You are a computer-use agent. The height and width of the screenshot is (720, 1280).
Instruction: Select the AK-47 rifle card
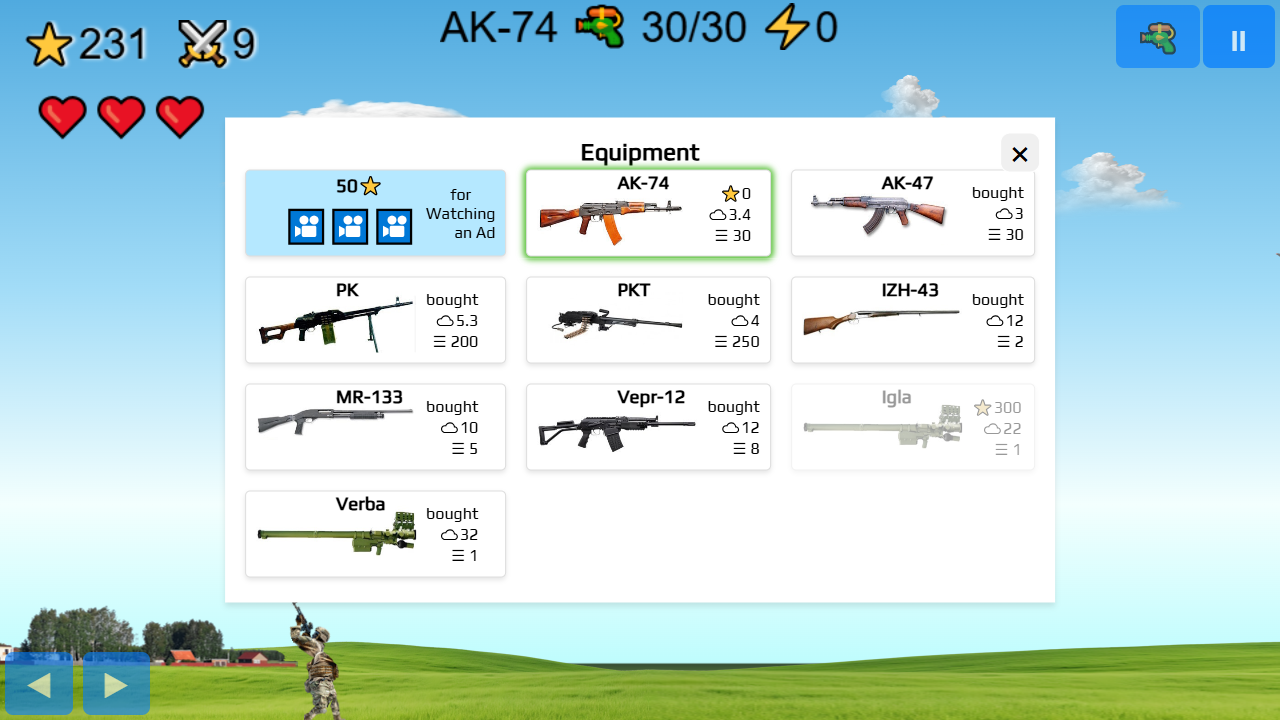[x=912, y=212]
